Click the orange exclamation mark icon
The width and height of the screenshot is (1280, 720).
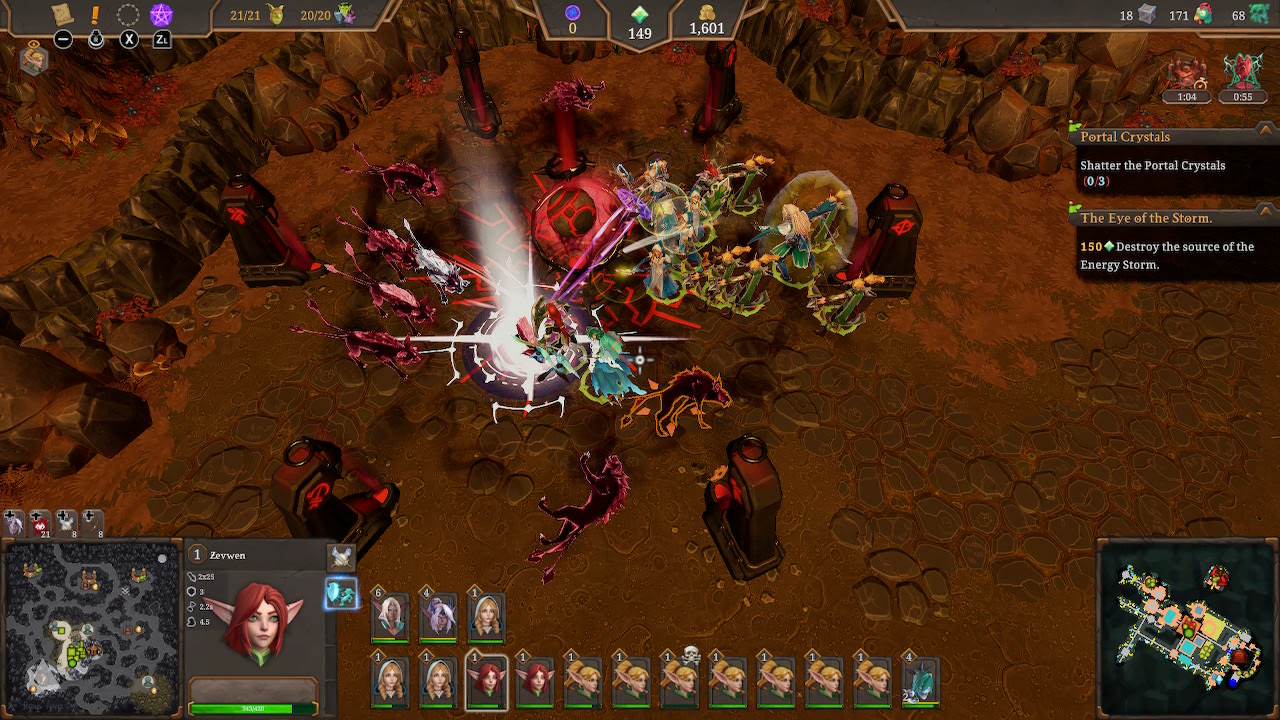tap(95, 14)
